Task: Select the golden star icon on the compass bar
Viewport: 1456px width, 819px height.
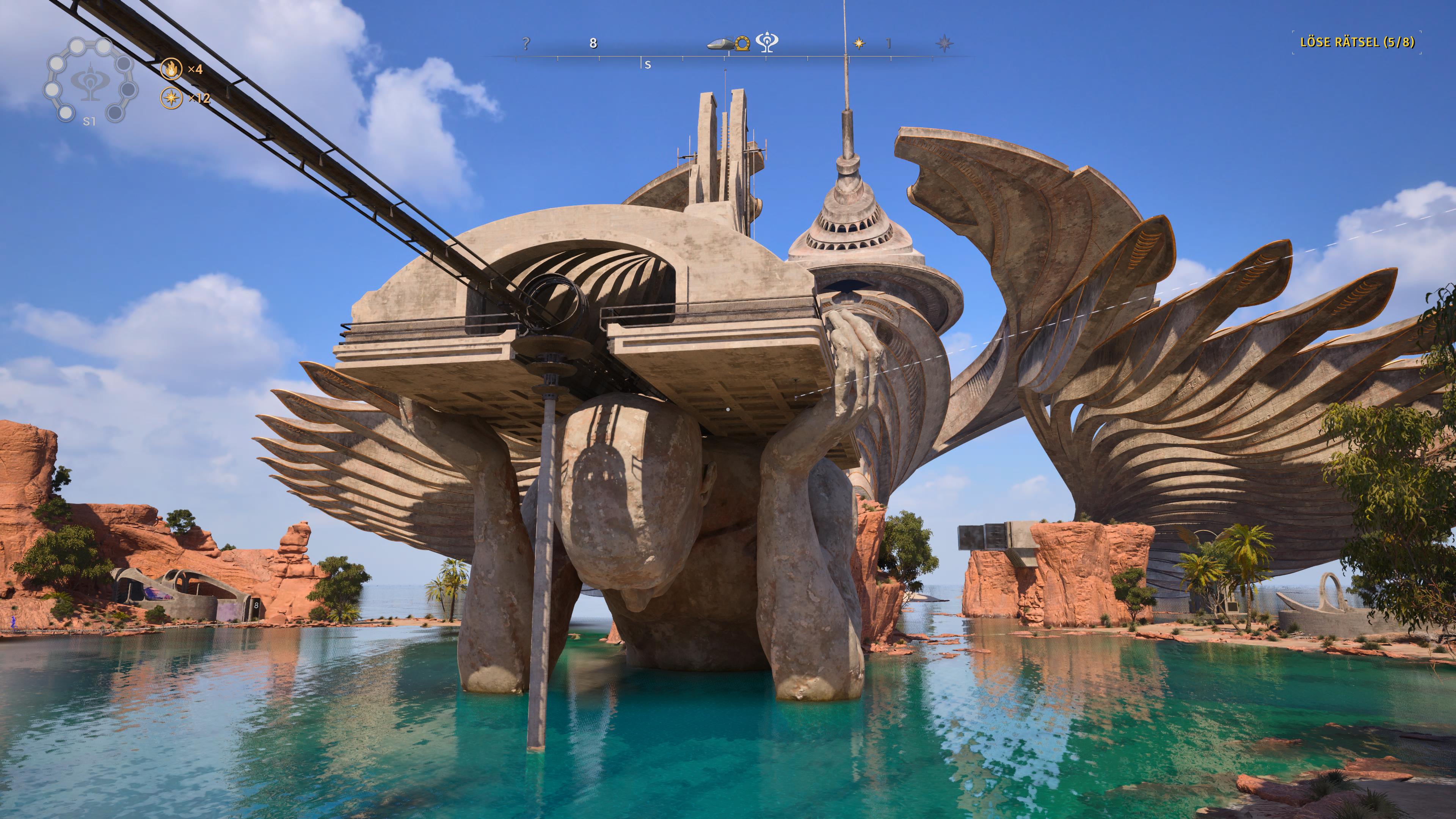Action: (x=858, y=44)
